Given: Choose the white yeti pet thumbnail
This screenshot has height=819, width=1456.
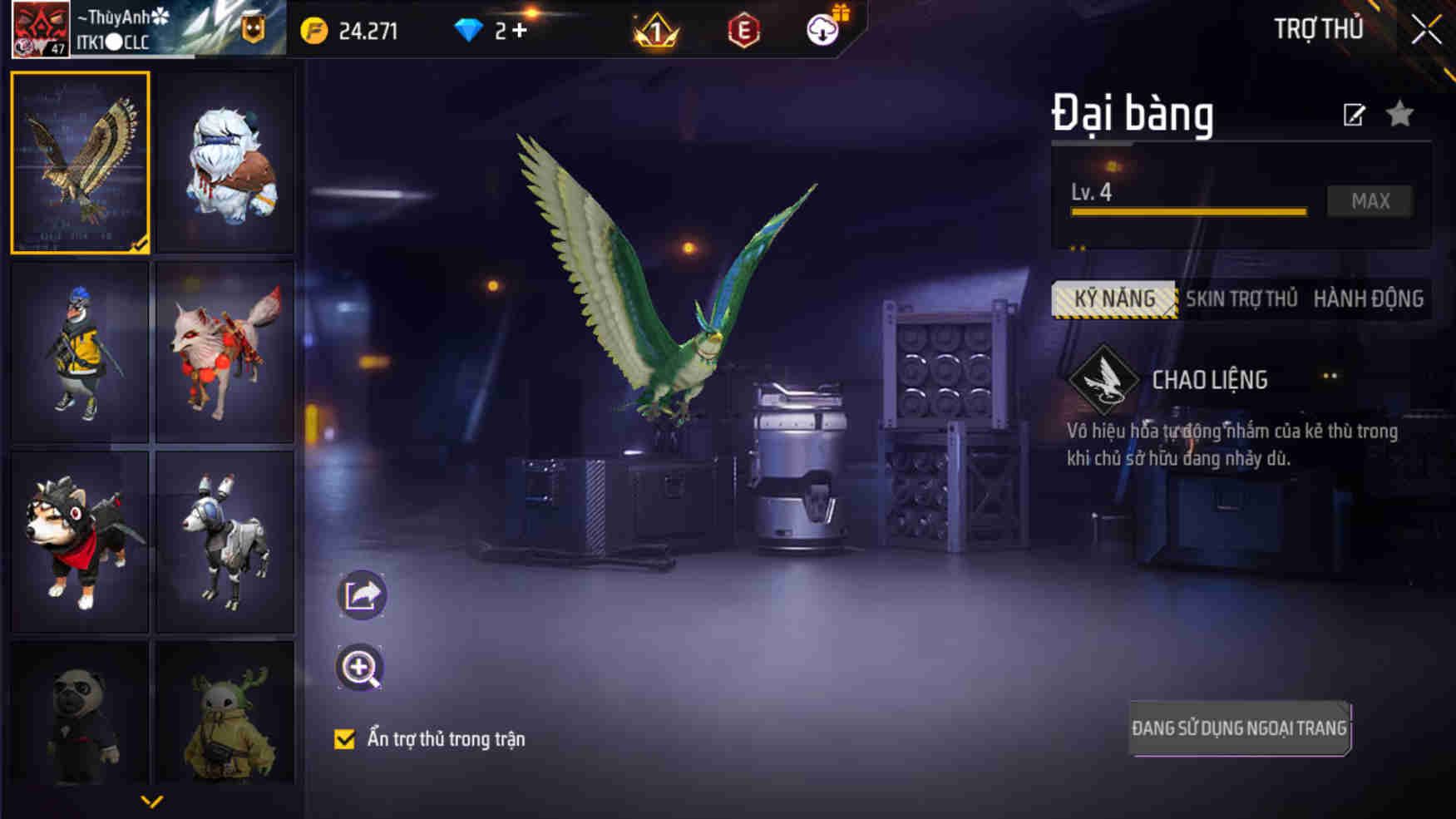Looking at the screenshot, I should coord(225,162).
